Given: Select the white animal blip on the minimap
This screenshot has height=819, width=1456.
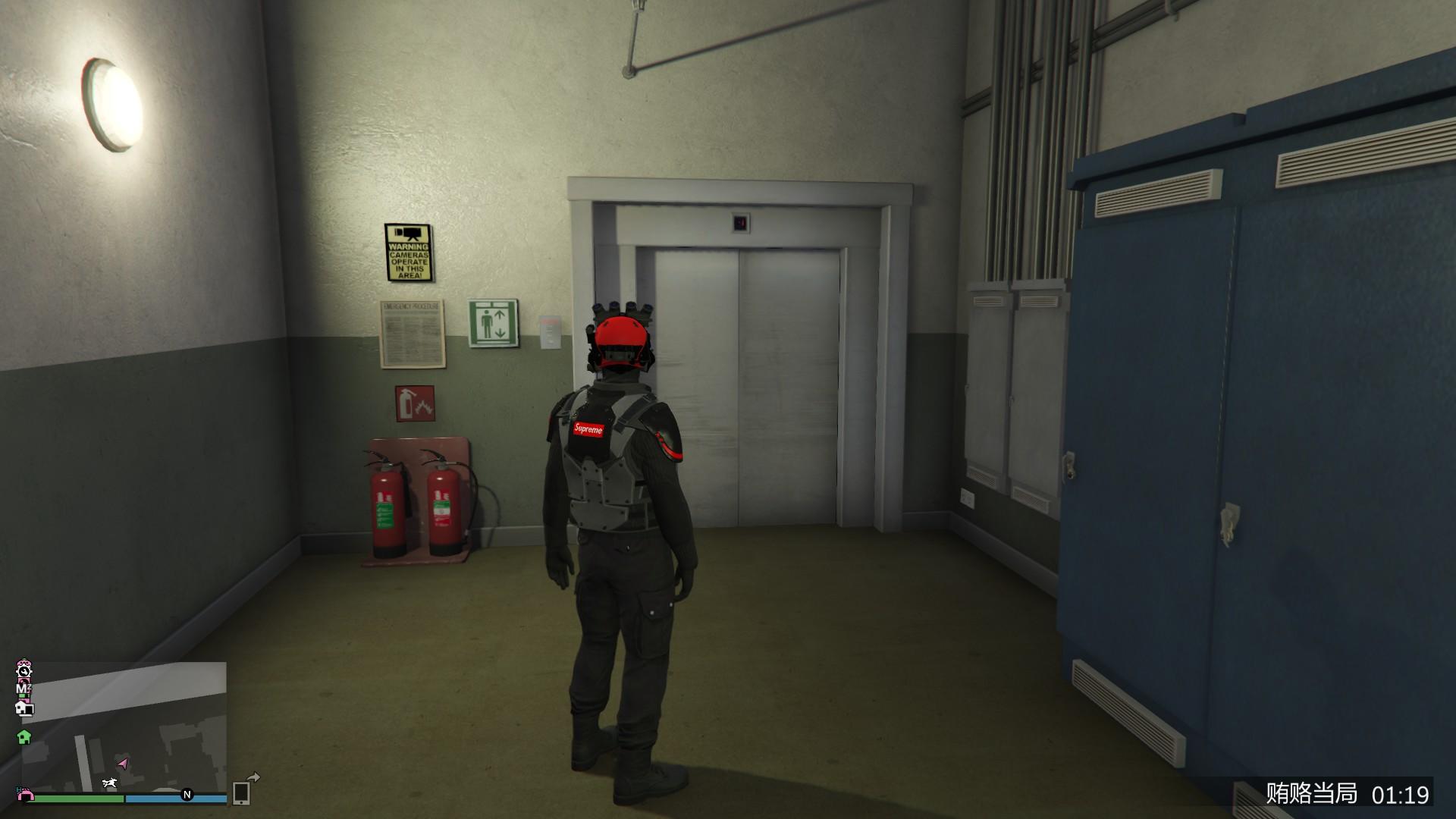Looking at the screenshot, I should [110, 783].
